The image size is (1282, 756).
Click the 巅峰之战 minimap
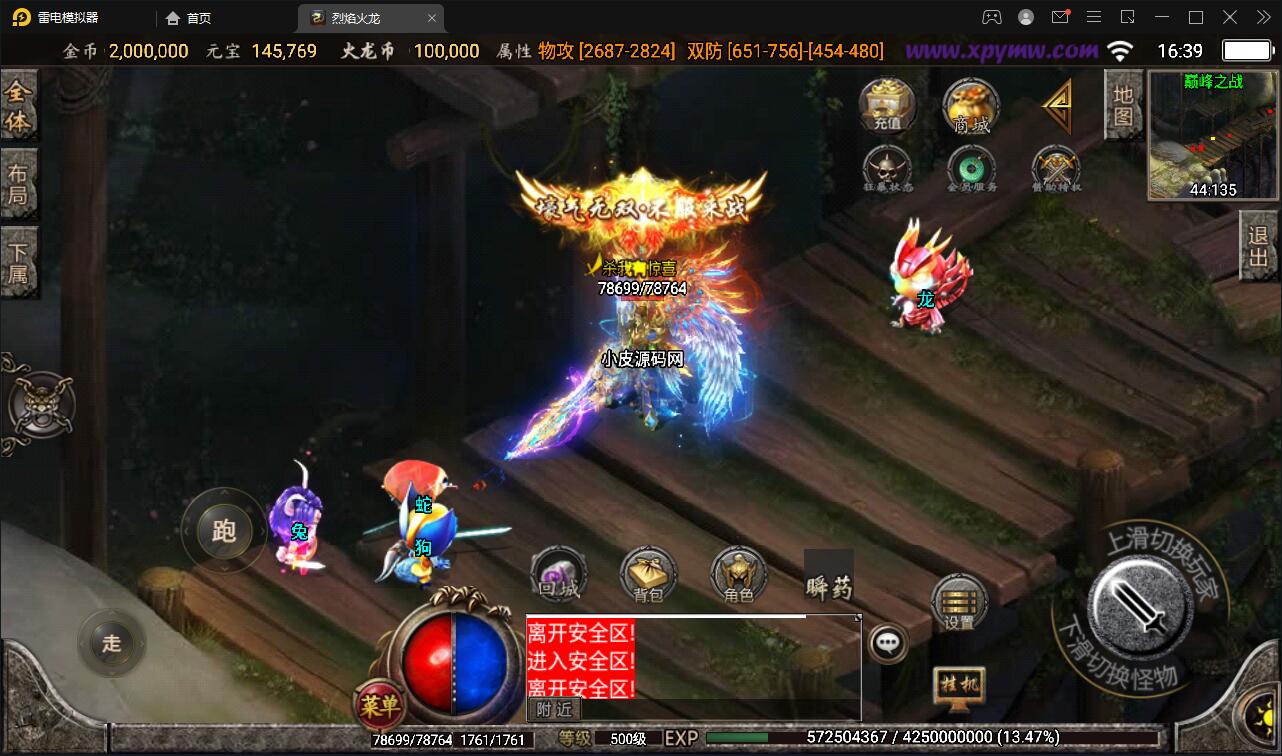[1211, 135]
